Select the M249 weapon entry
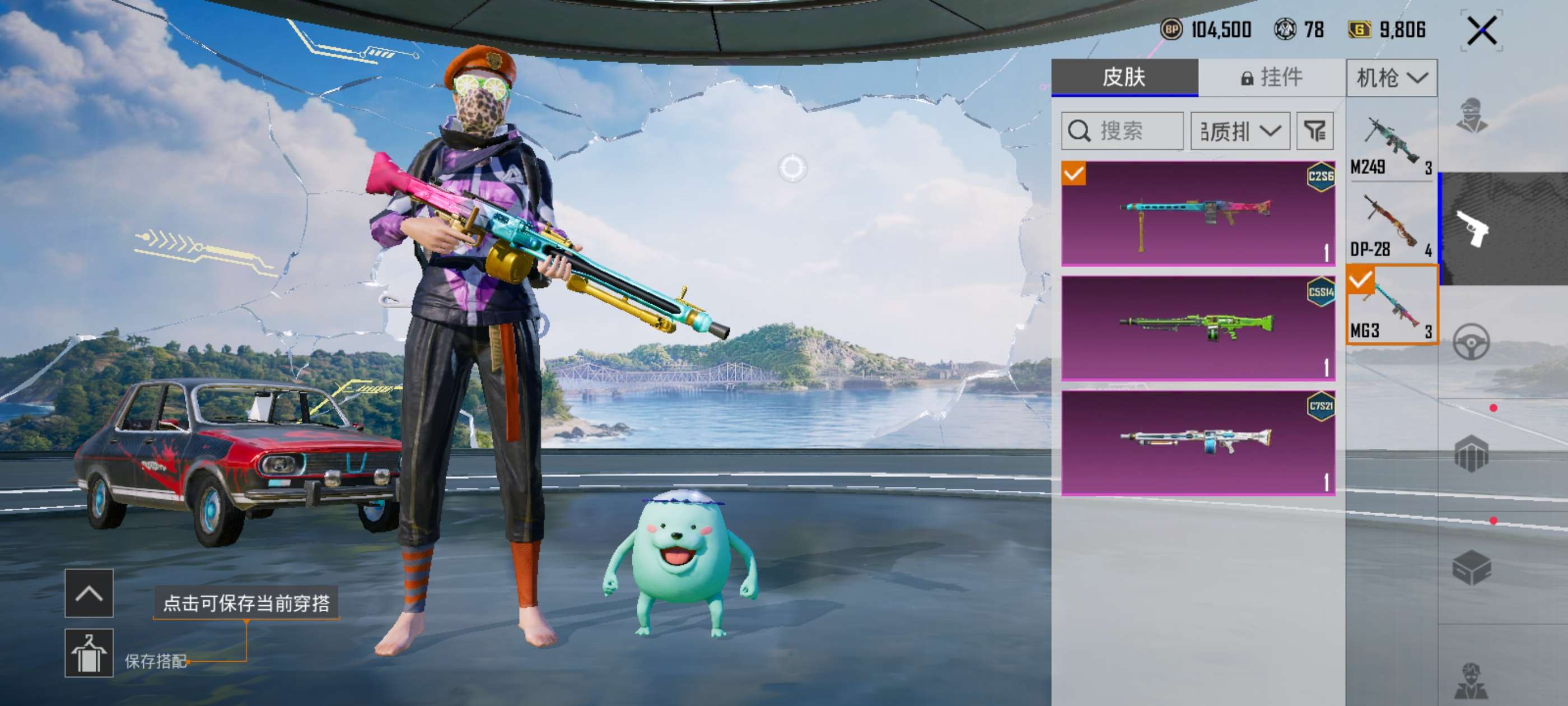 pyautogui.click(x=1392, y=146)
